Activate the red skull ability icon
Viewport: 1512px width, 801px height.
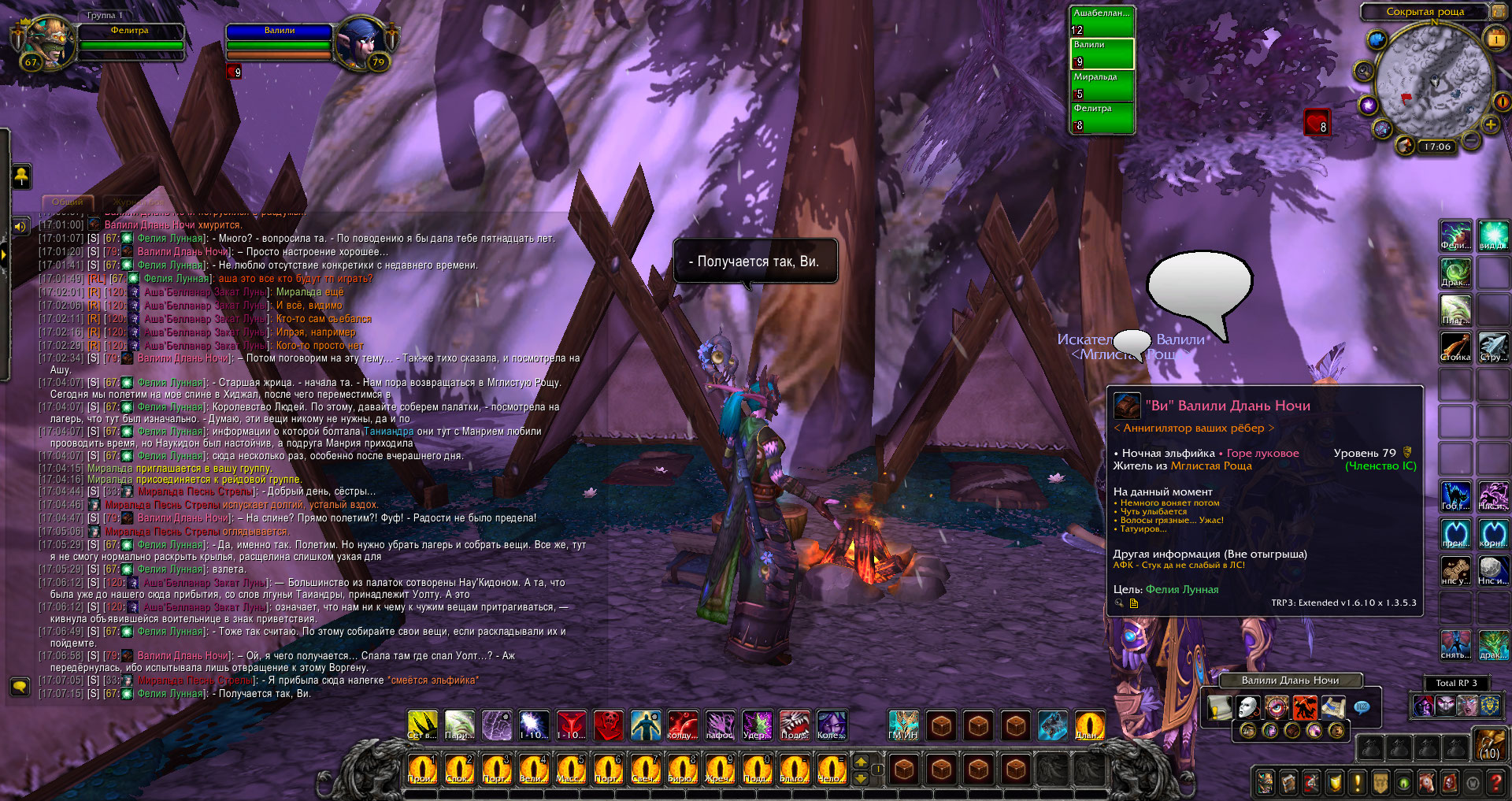pyautogui.click(x=608, y=725)
